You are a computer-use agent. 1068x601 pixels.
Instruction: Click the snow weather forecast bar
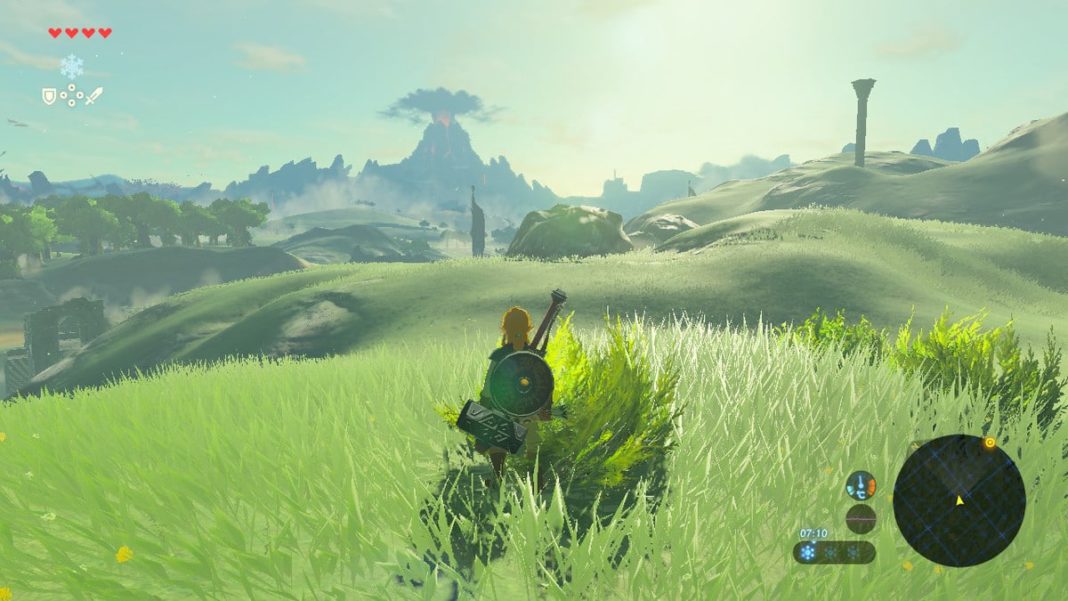click(835, 552)
